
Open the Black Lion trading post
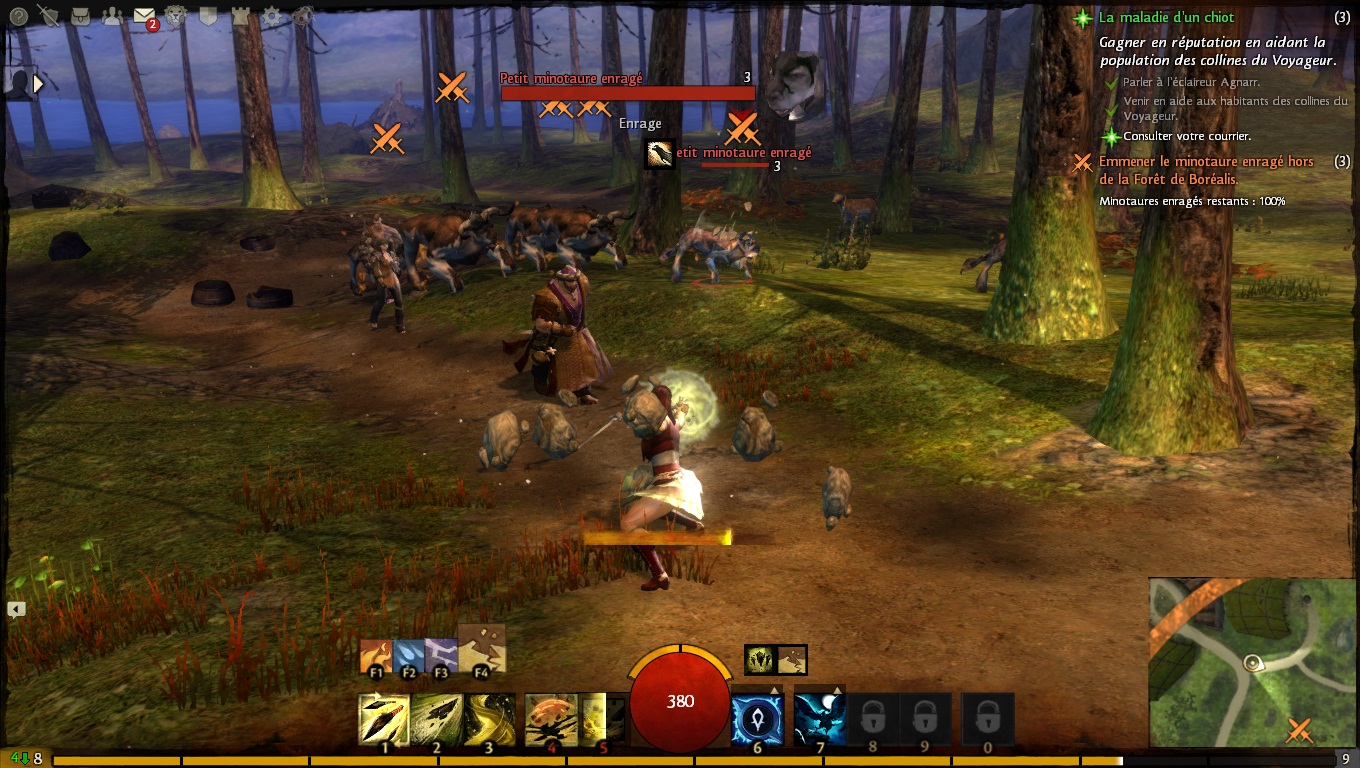(177, 15)
